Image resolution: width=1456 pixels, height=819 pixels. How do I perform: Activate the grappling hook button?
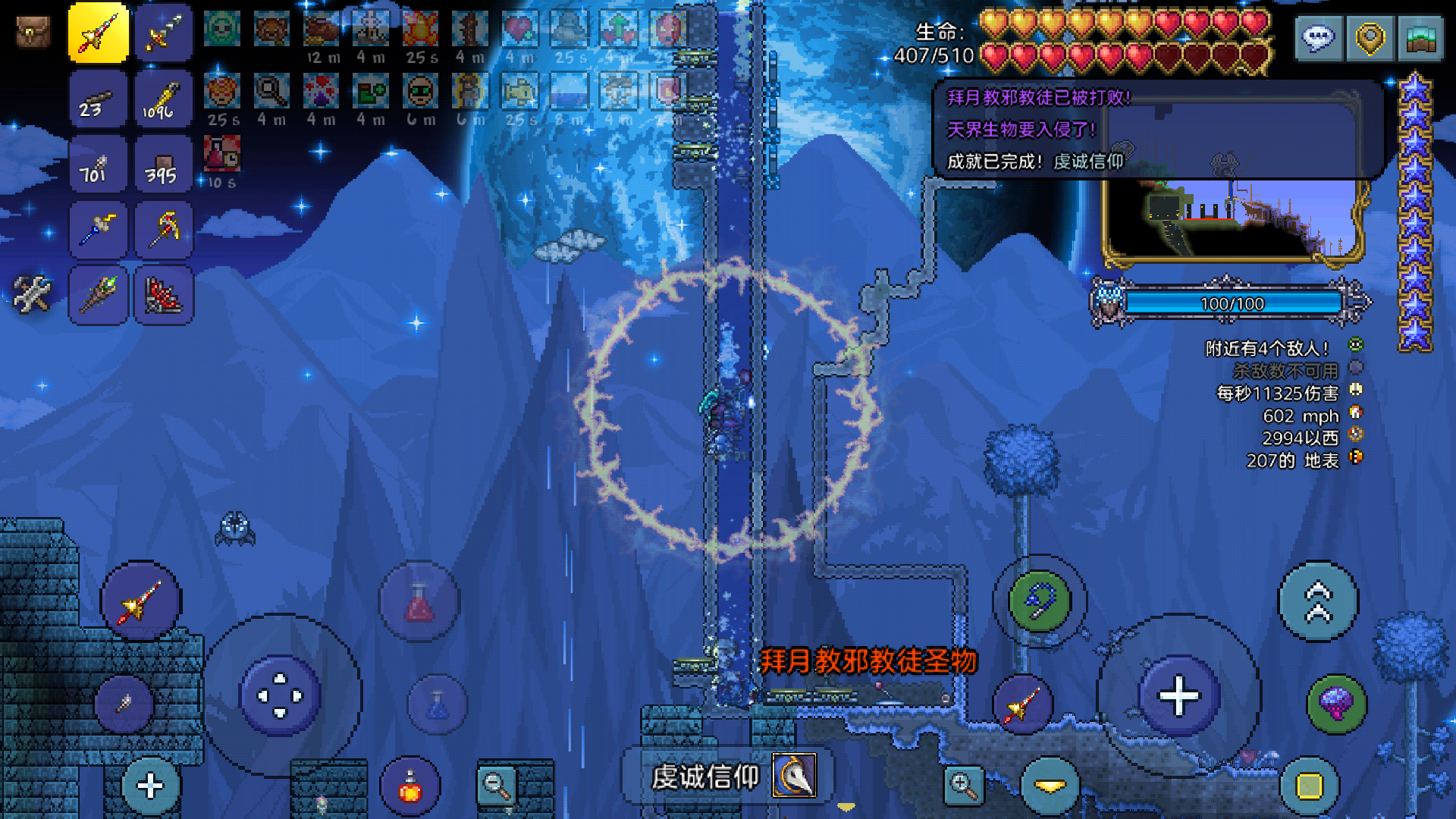pos(1040,601)
